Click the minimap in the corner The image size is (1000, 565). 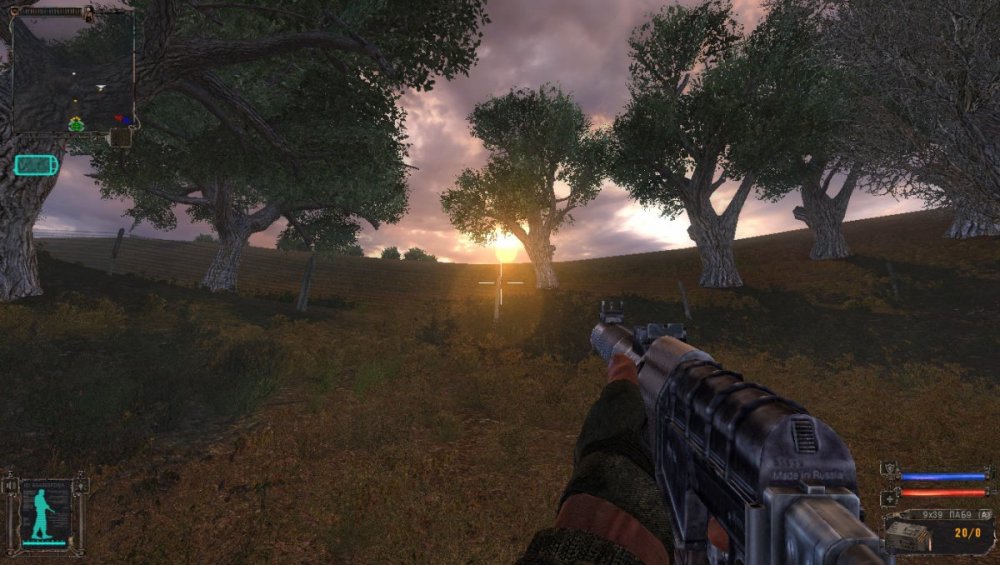[72, 70]
